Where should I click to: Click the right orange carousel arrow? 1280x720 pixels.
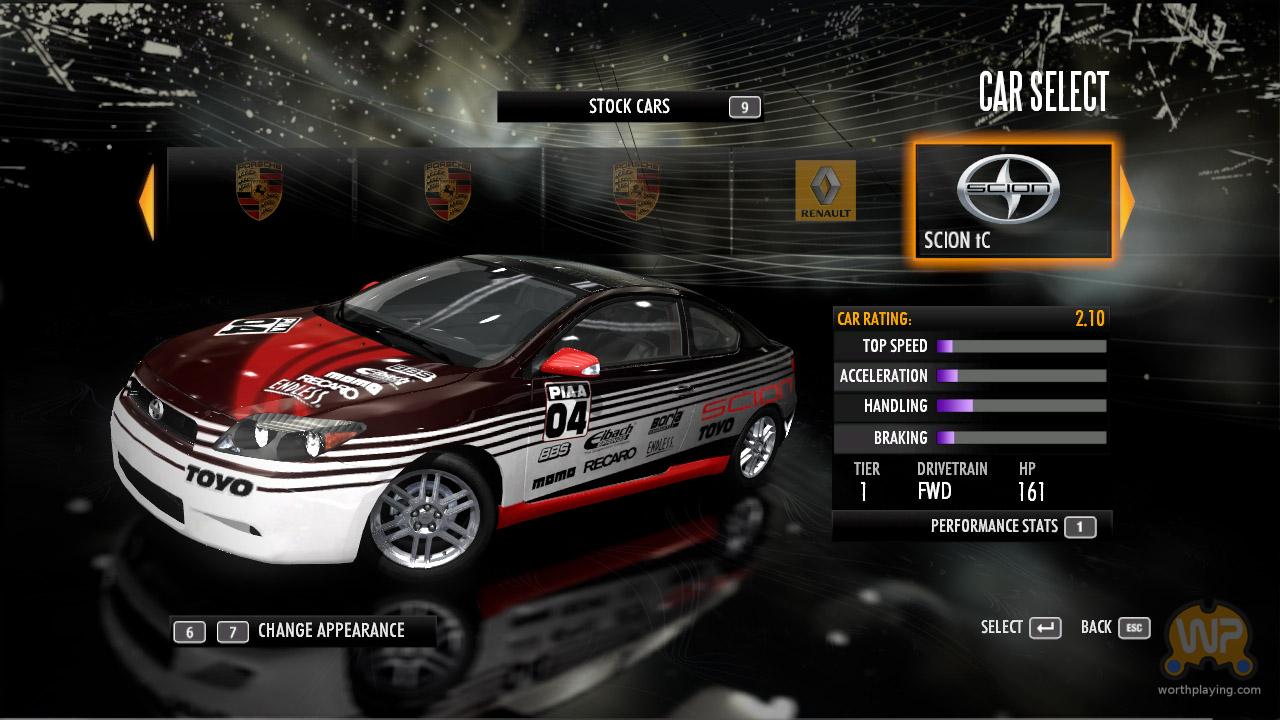pyautogui.click(x=1127, y=202)
